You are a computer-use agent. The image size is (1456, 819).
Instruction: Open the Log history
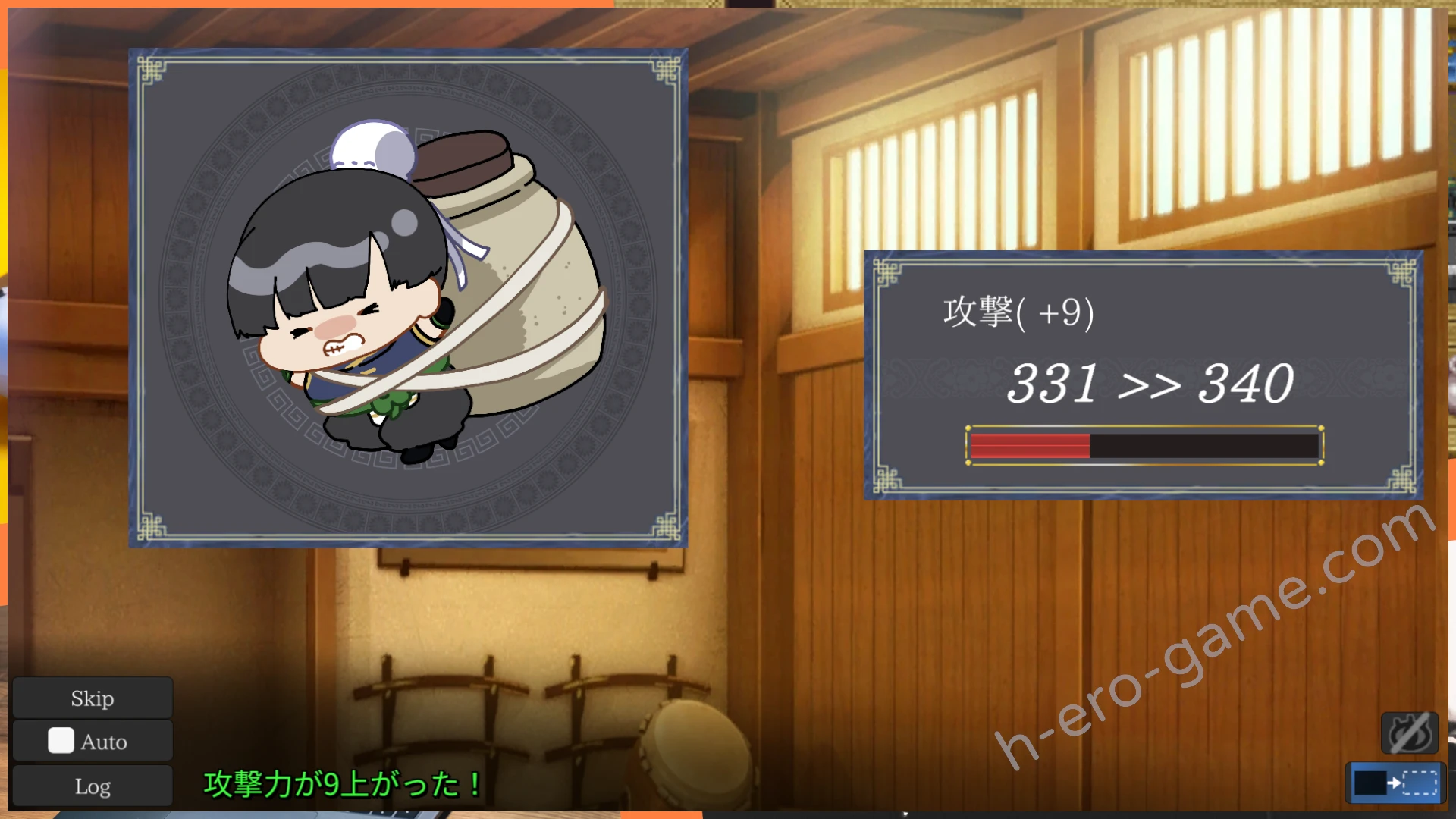click(93, 786)
